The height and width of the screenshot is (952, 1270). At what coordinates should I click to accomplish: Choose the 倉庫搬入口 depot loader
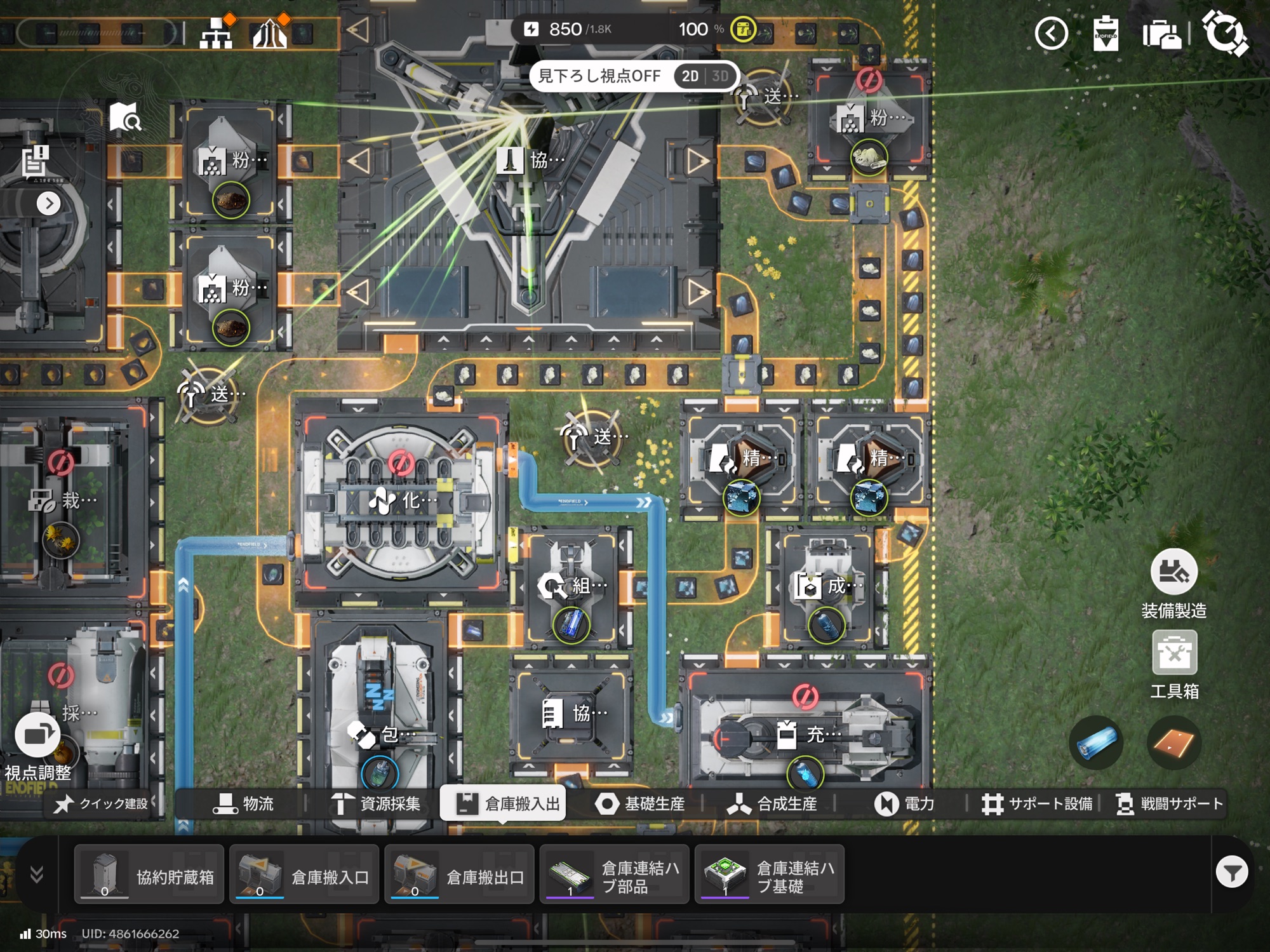pos(304,875)
